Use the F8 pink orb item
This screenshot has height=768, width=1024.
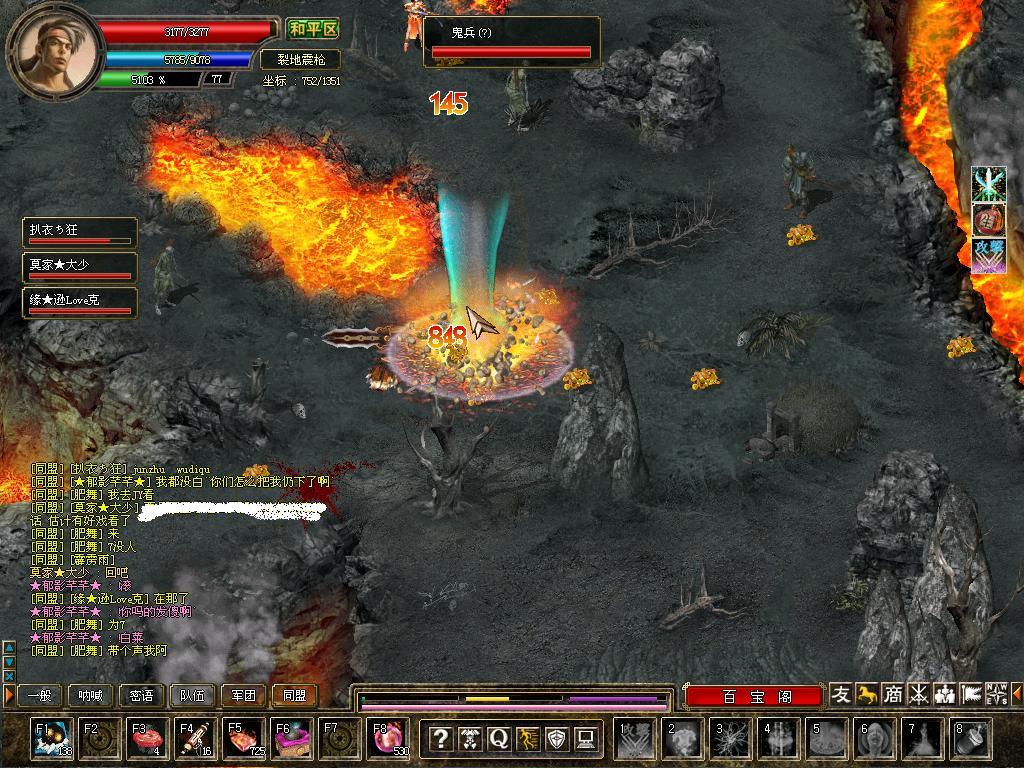coord(388,739)
